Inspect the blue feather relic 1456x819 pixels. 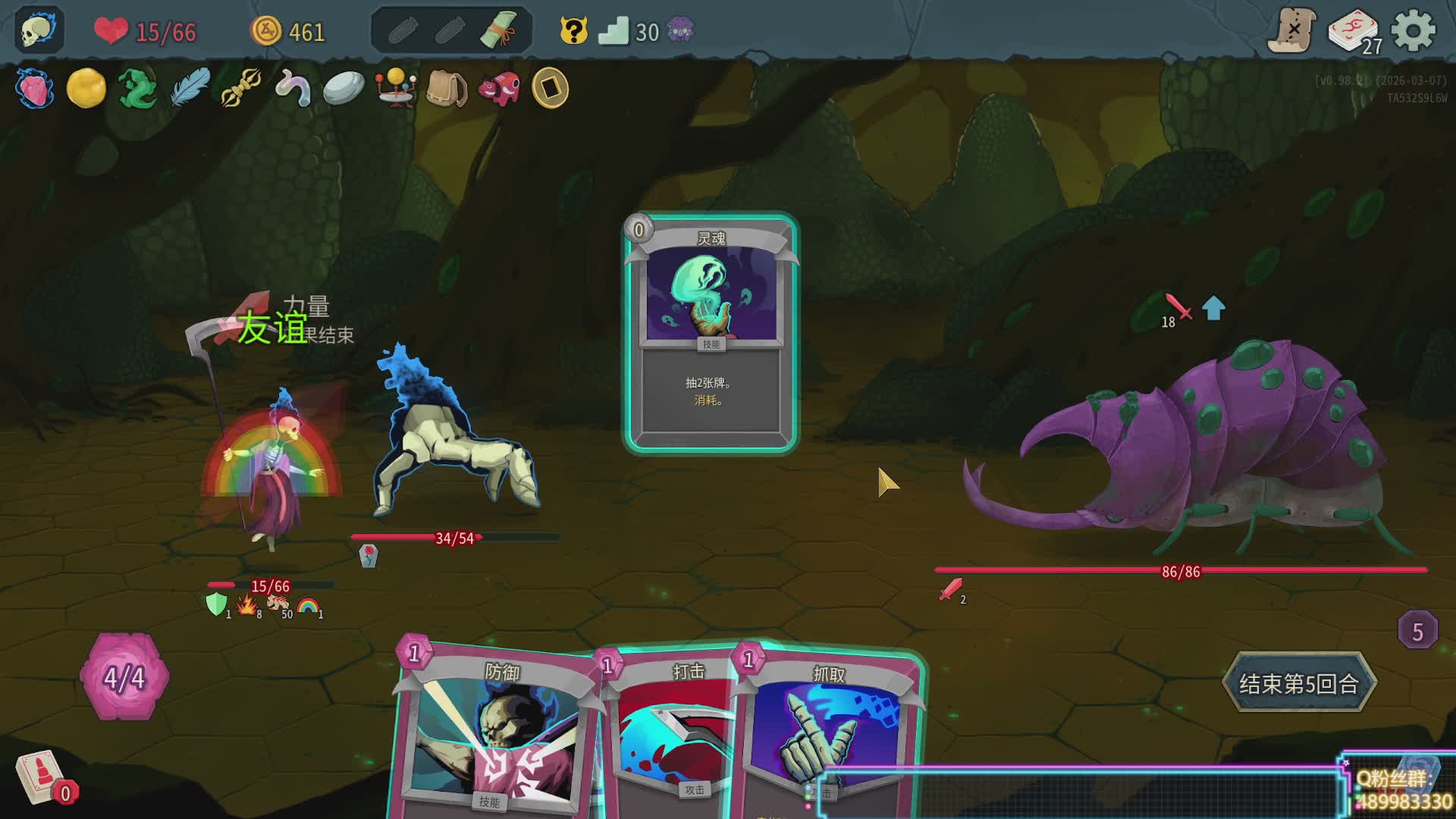click(x=190, y=88)
